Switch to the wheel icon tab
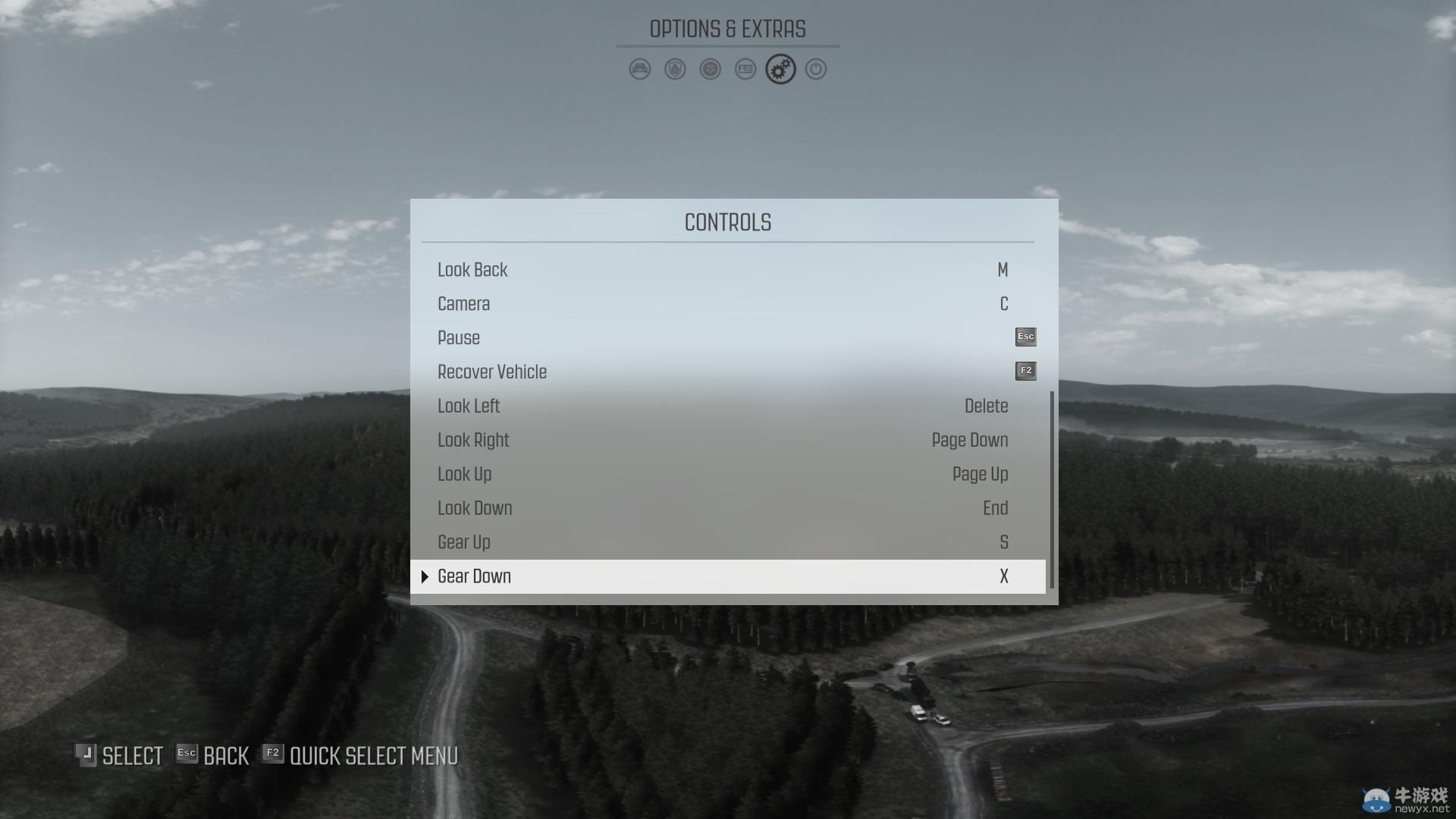This screenshot has height=819, width=1456. click(711, 70)
